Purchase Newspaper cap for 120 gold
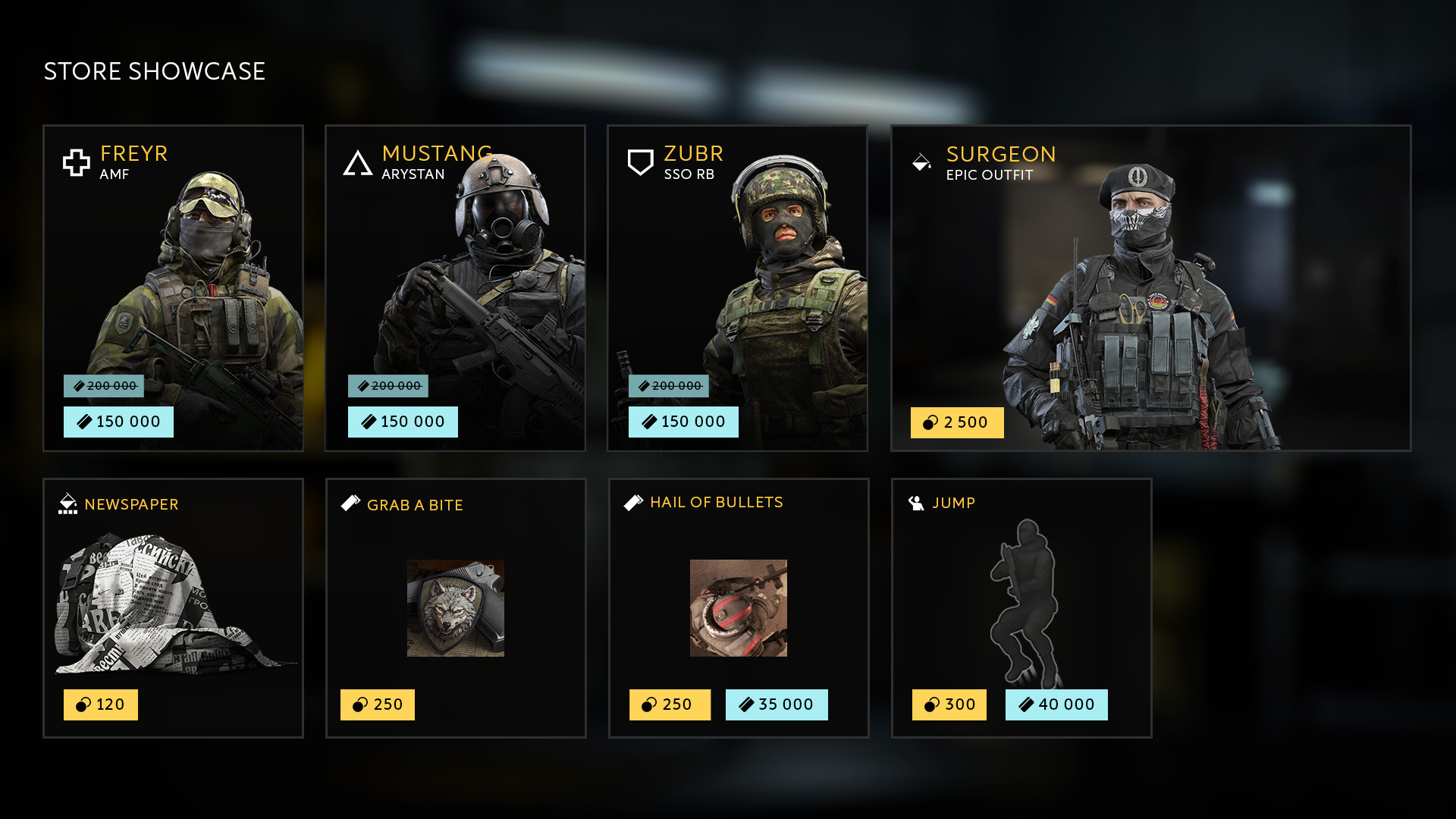The width and height of the screenshot is (1456, 819). pos(100,704)
